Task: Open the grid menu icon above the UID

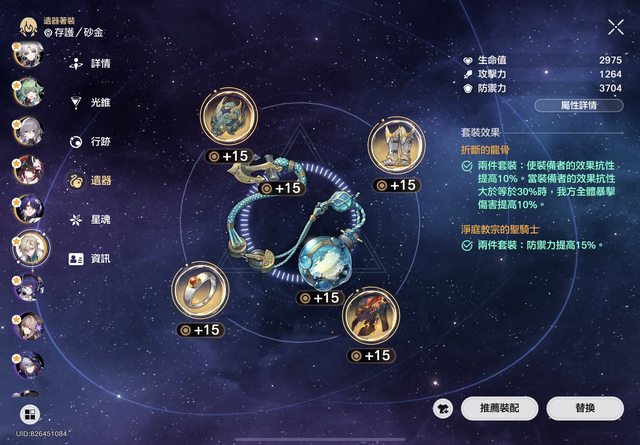Action: (x=30, y=414)
